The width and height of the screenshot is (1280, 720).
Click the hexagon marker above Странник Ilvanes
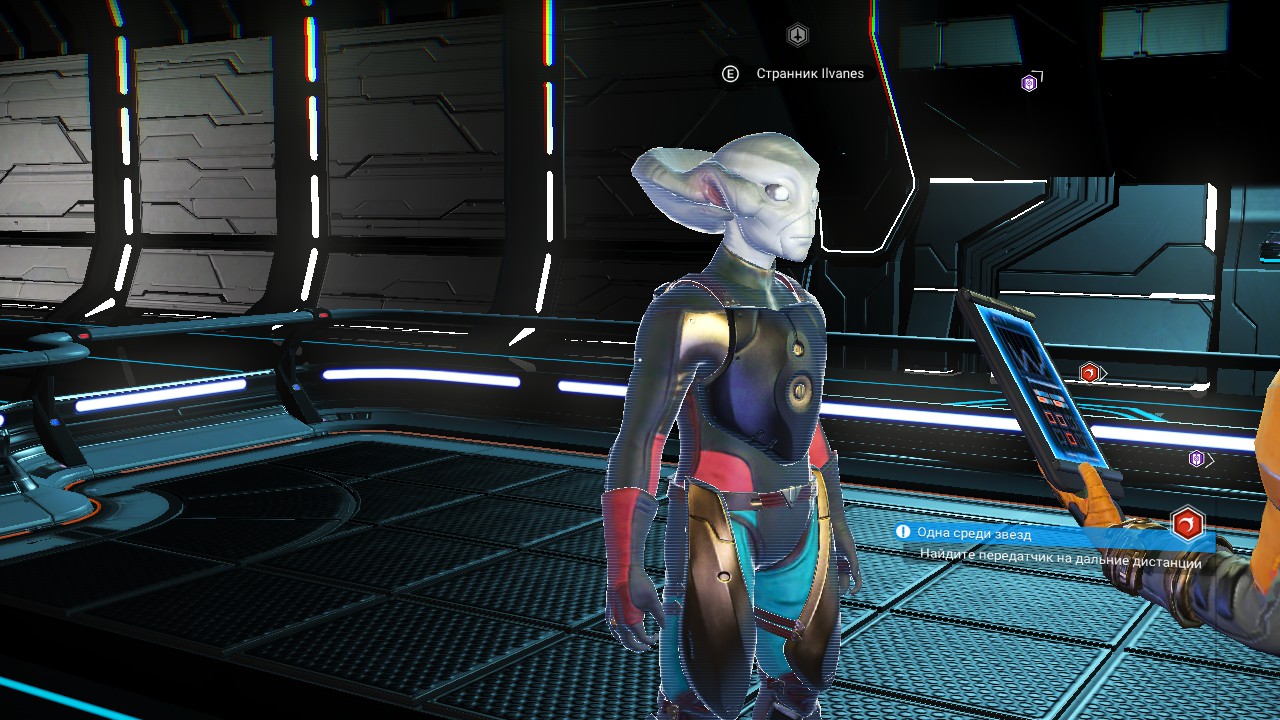tap(797, 36)
